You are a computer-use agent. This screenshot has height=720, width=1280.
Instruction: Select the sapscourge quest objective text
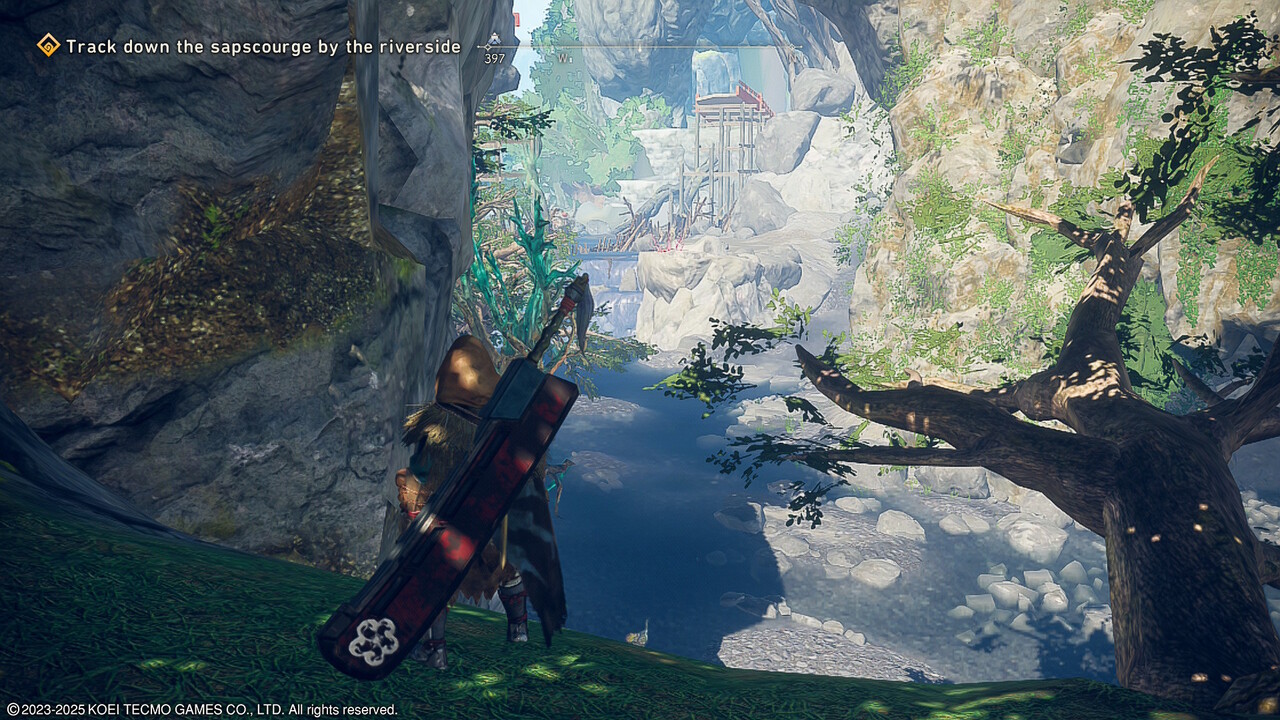click(x=263, y=46)
